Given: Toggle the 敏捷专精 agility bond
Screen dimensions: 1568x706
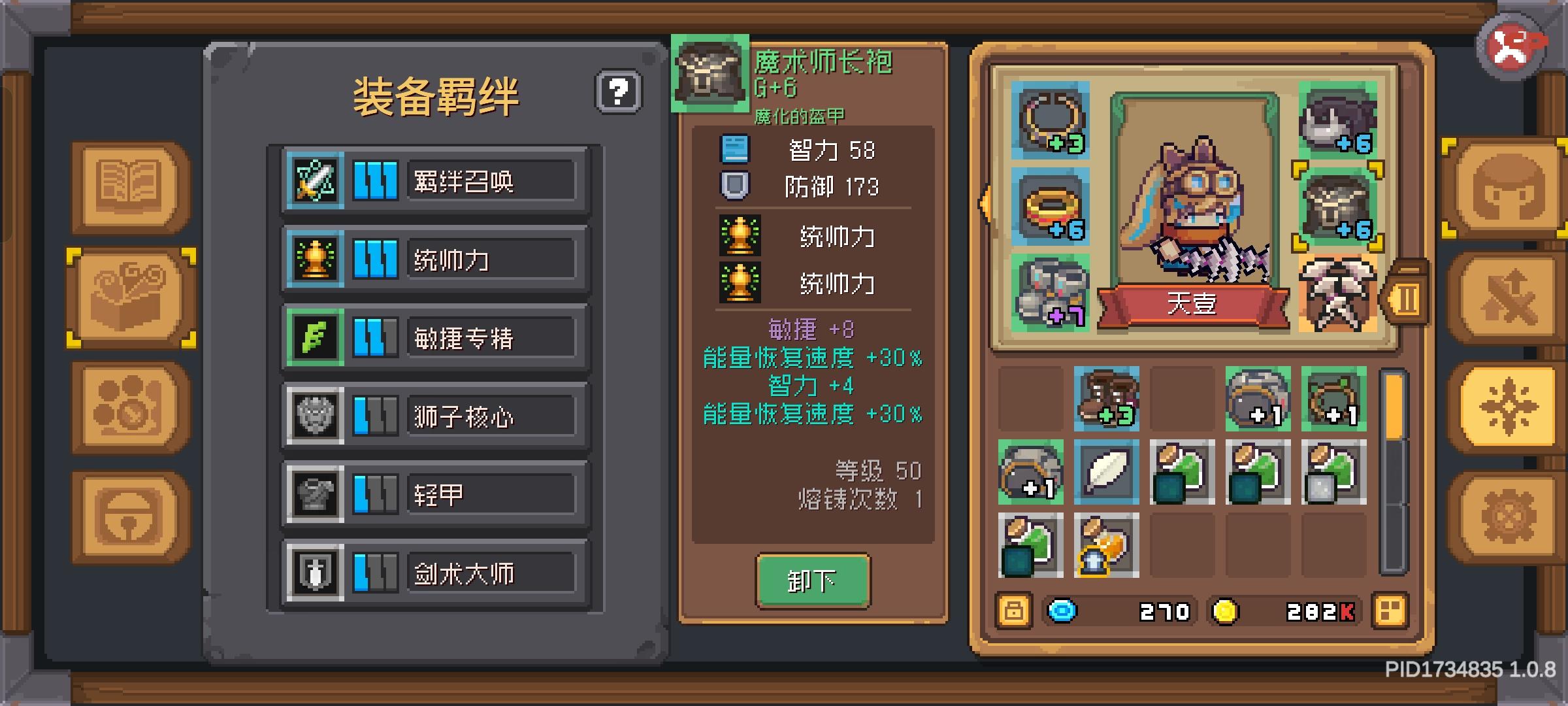Looking at the screenshot, I should tap(434, 337).
